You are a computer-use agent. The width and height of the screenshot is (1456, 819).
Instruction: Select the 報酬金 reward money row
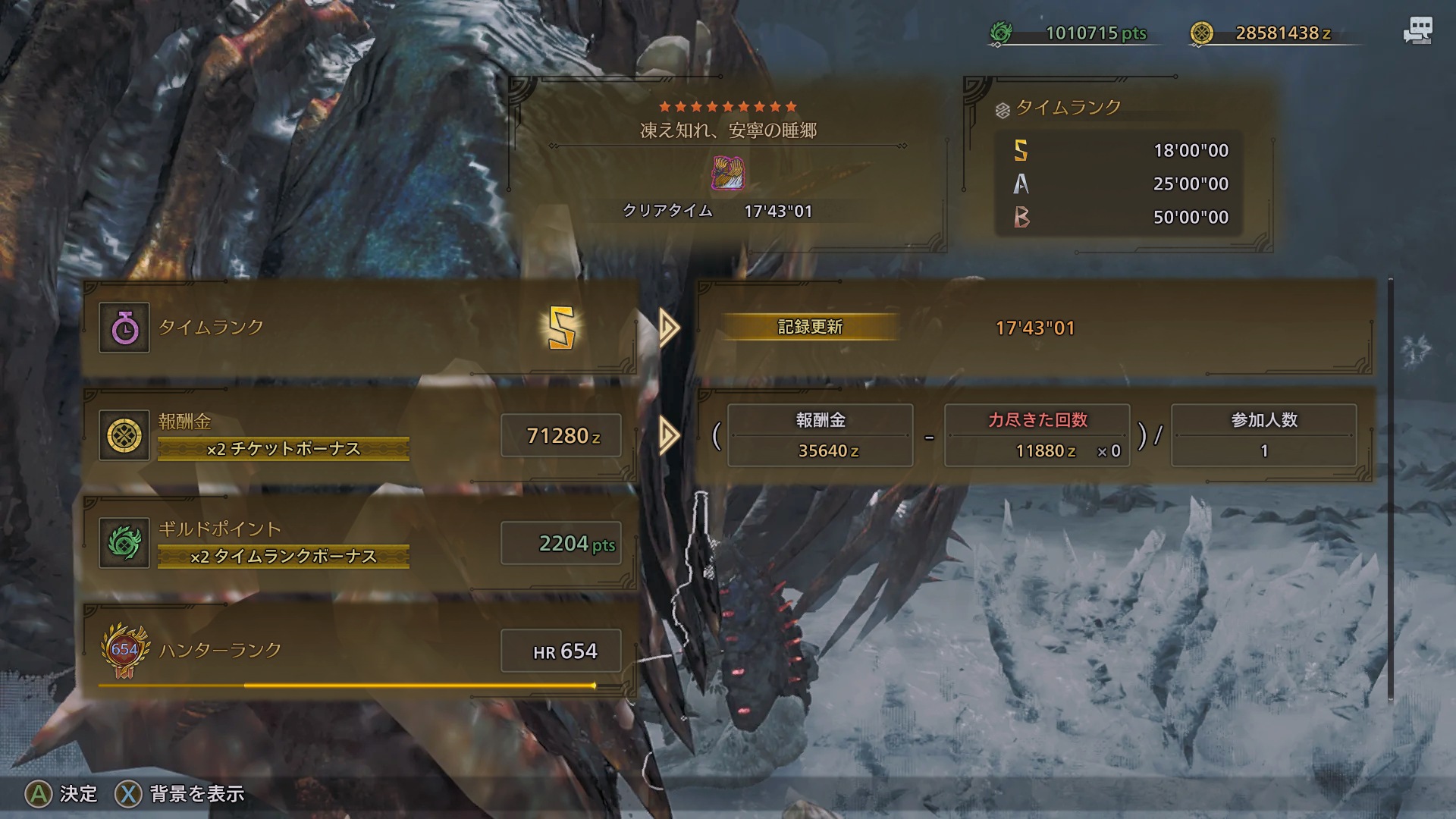(360, 436)
